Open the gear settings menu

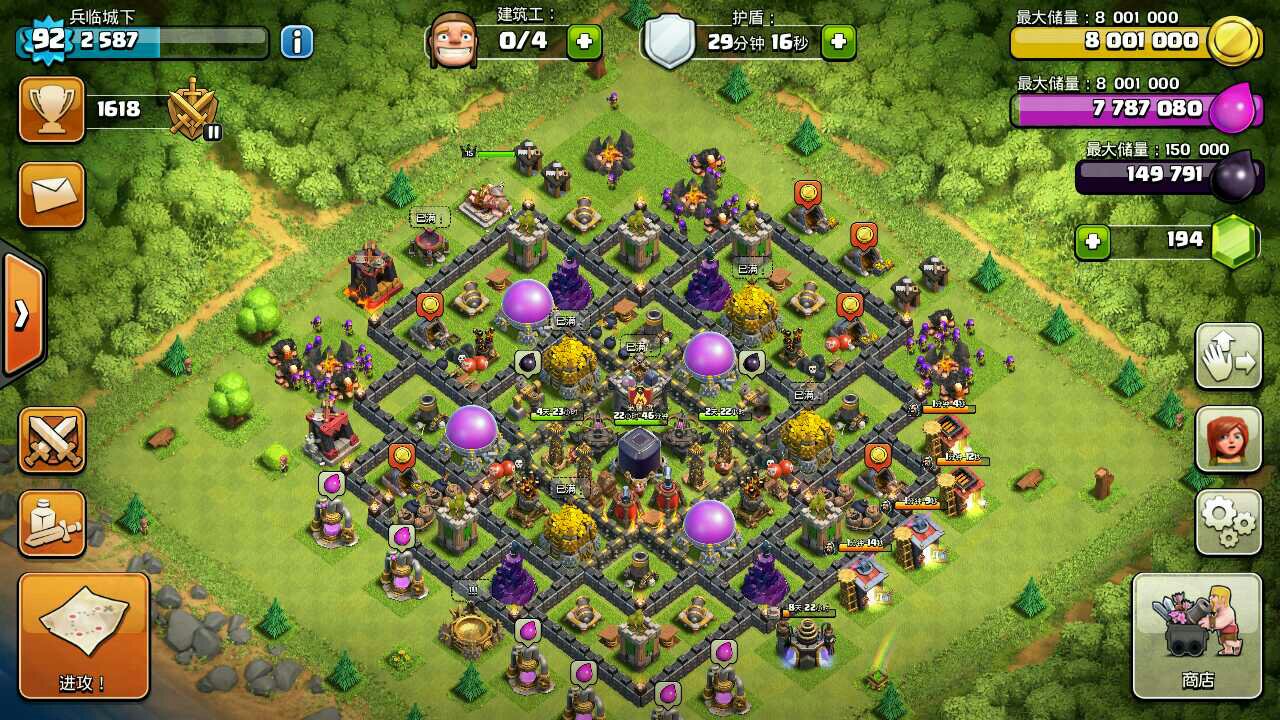coord(1228,522)
